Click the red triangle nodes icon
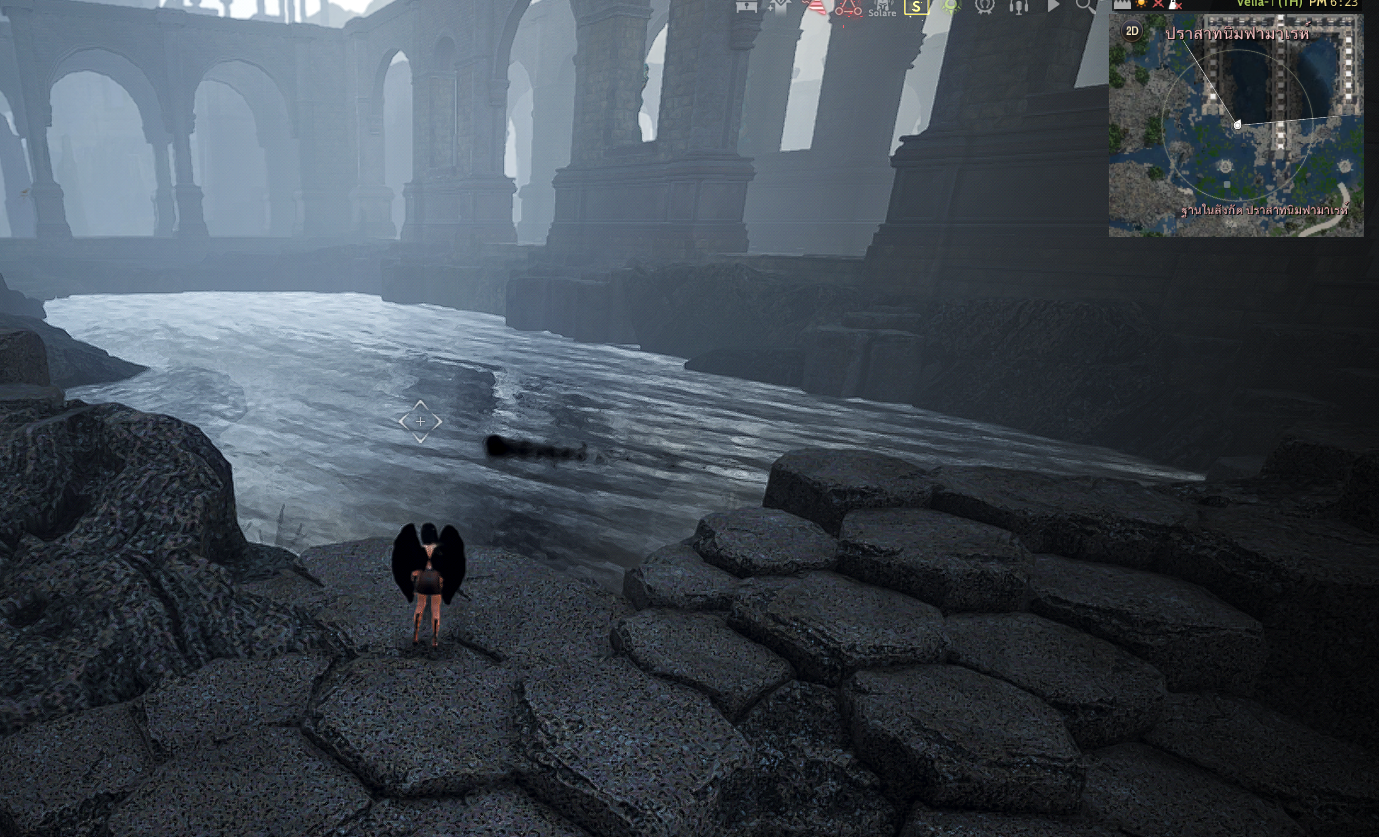This screenshot has height=837, width=1379. click(849, 7)
